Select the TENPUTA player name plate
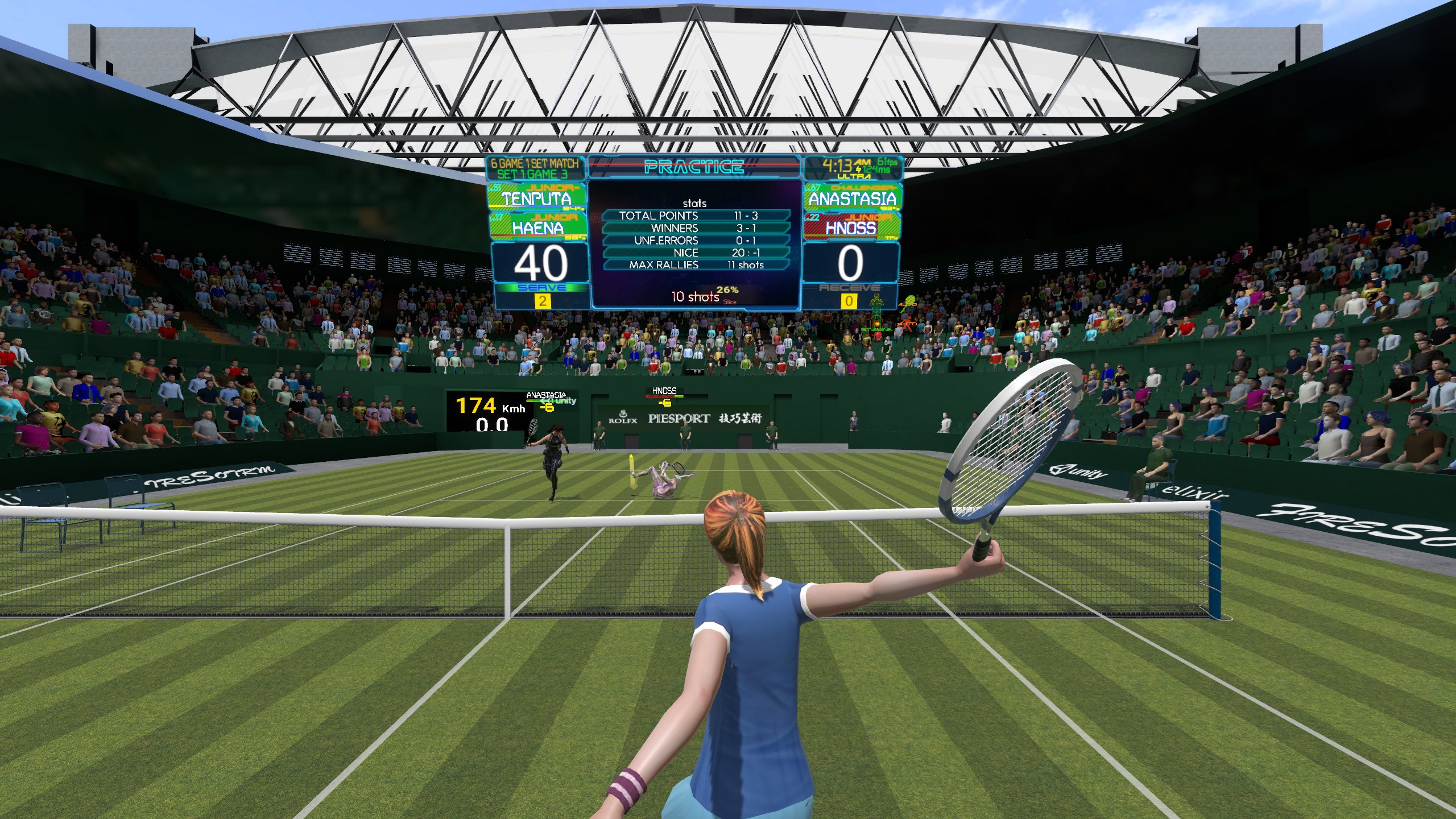 (x=537, y=197)
